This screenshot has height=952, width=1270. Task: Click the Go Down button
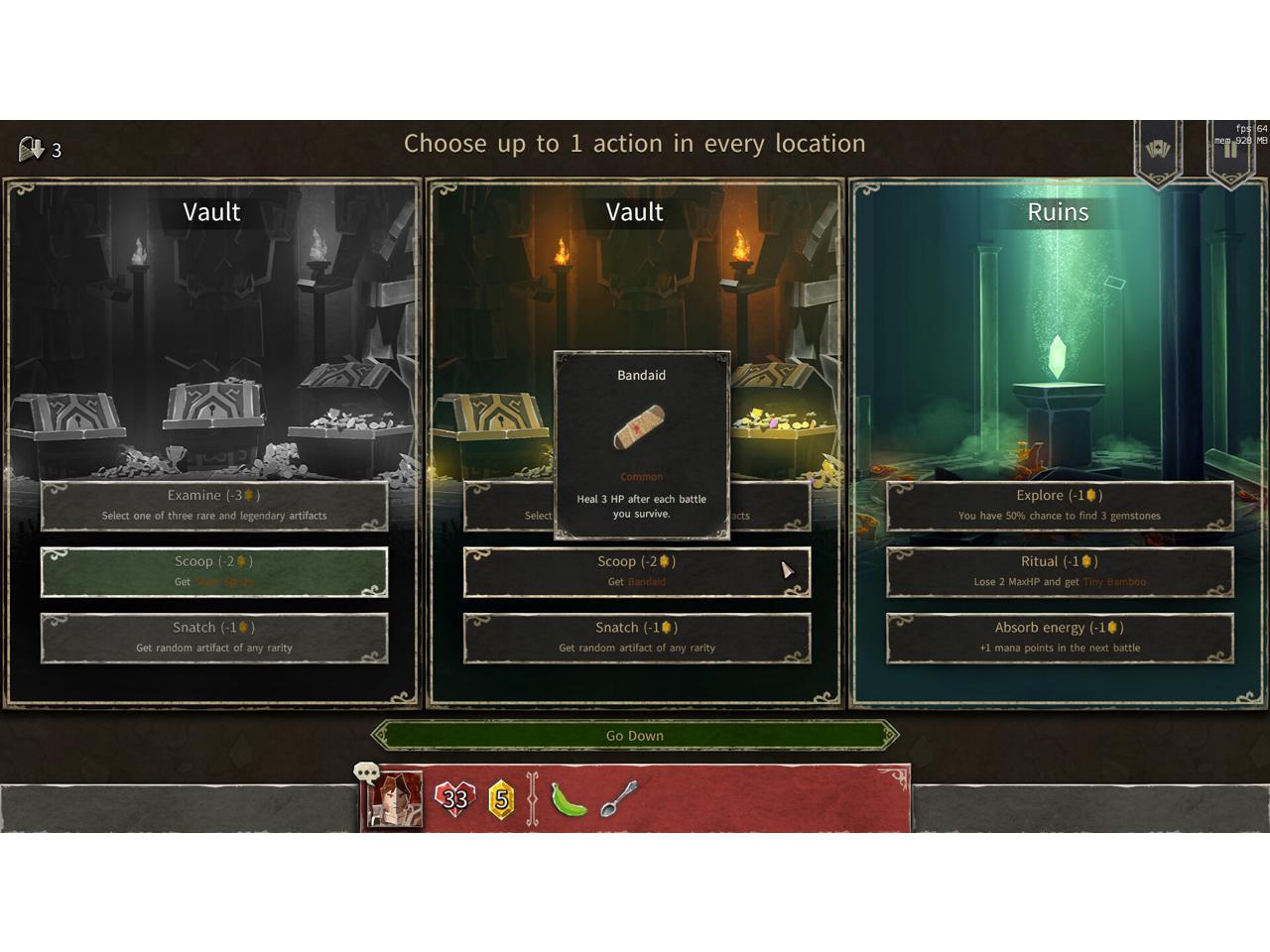point(635,736)
